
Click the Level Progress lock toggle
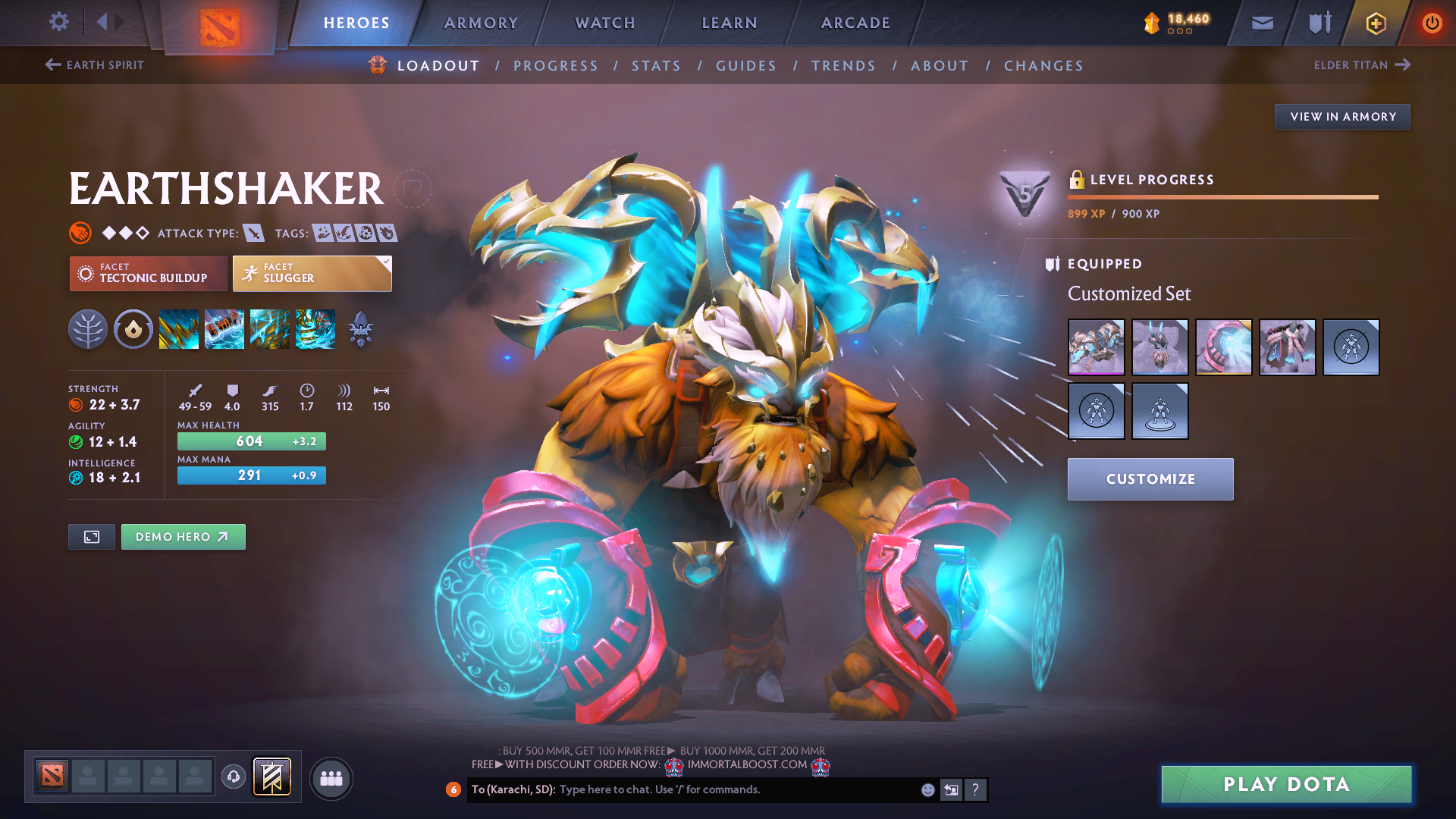1076,180
